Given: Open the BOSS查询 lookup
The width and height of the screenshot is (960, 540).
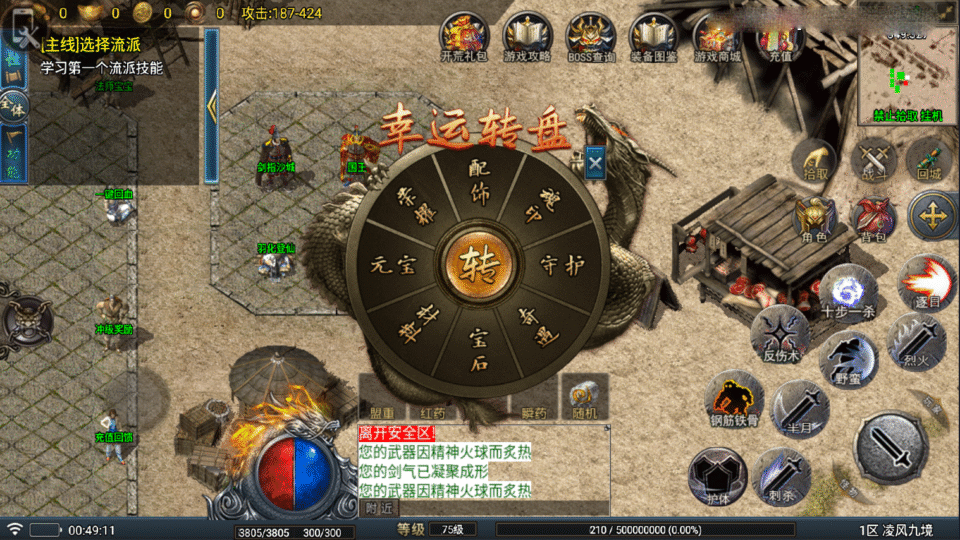Looking at the screenshot, I should point(590,36).
